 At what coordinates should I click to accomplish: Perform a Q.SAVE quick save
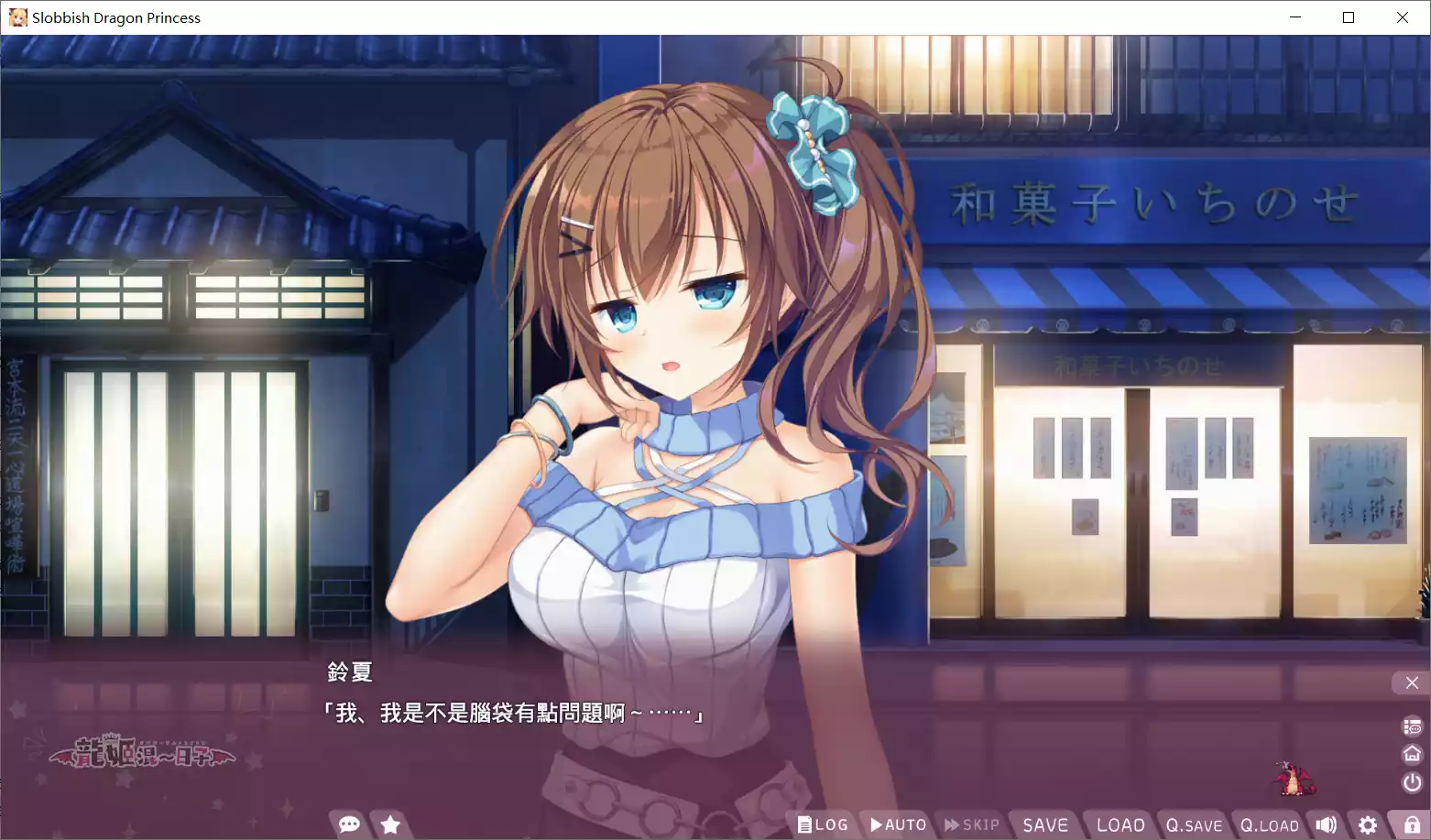tap(1193, 824)
